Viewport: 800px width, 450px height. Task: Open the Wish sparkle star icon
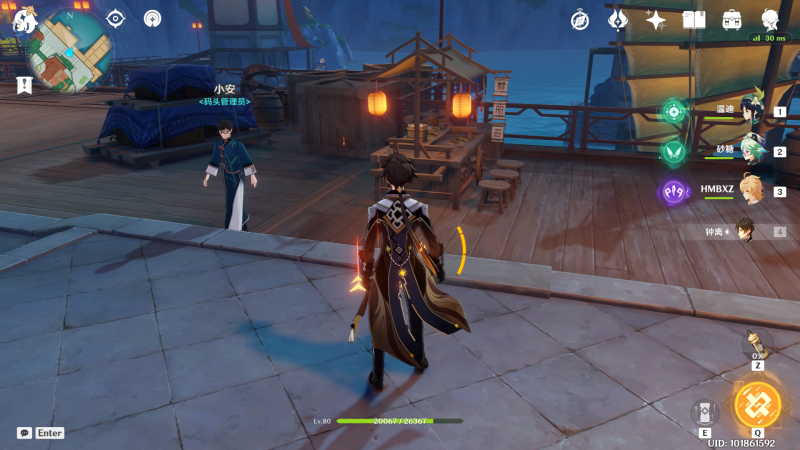click(656, 19)
